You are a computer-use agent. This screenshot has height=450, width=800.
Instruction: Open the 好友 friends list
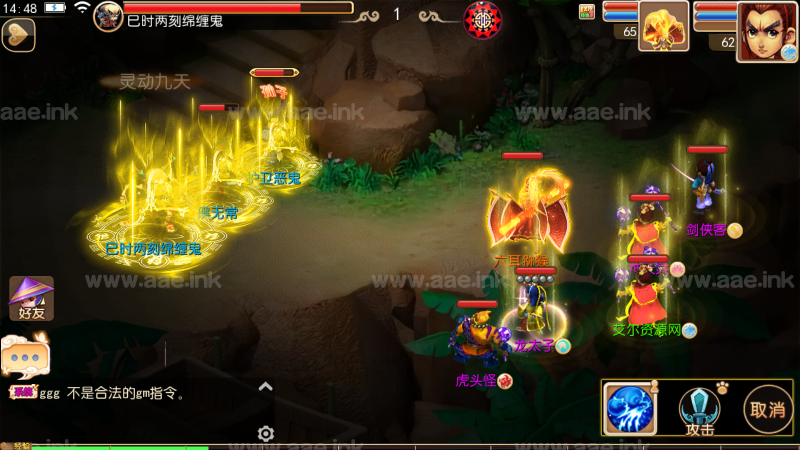(x=31, y=298)
